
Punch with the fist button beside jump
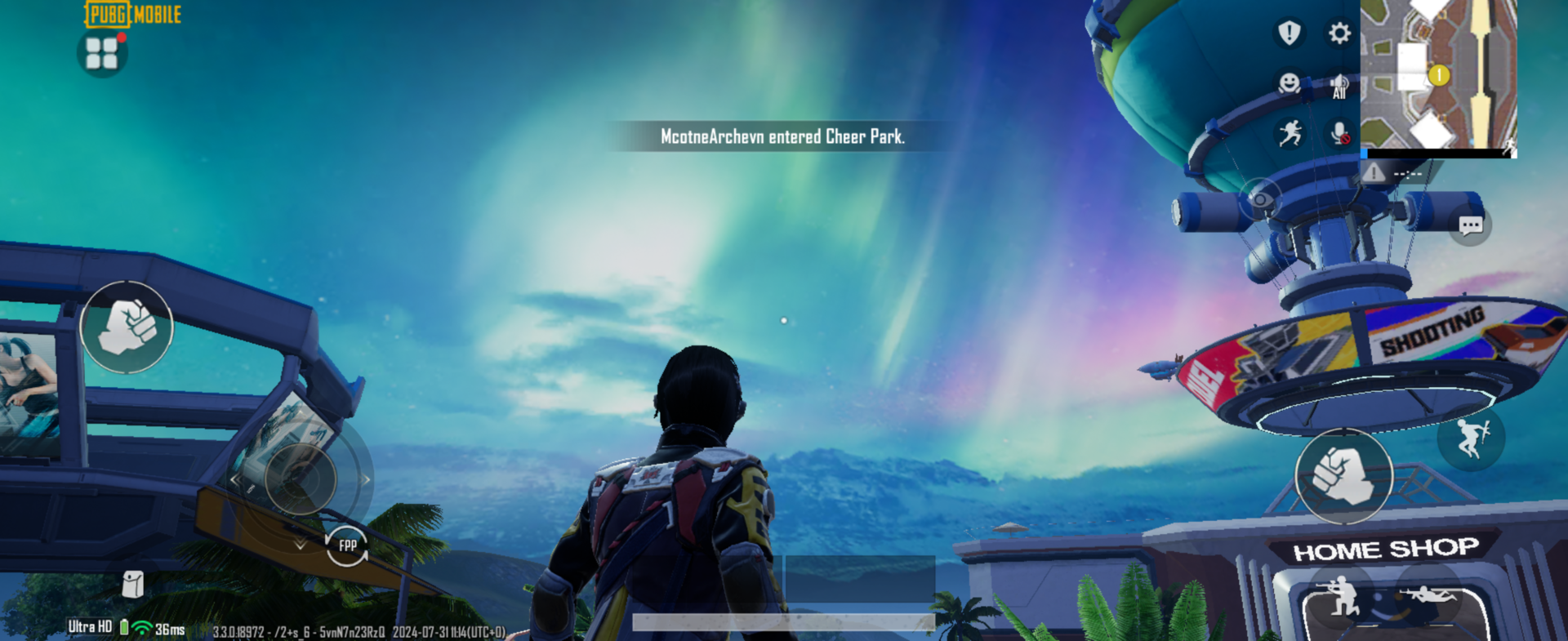(x=1343, y=475)
